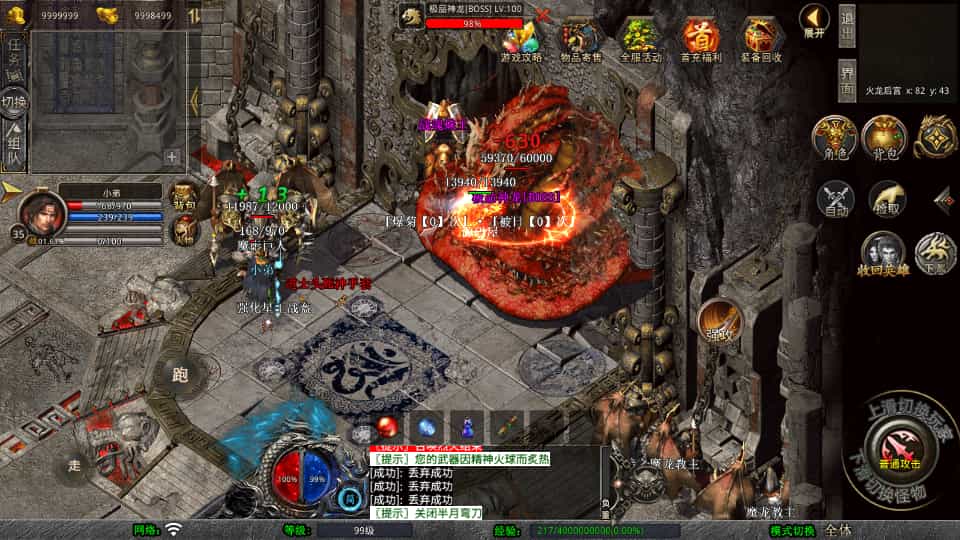Use the red potion hotbar slot
The width and height of the screenshot is (960, 540).
pos(387,426)
